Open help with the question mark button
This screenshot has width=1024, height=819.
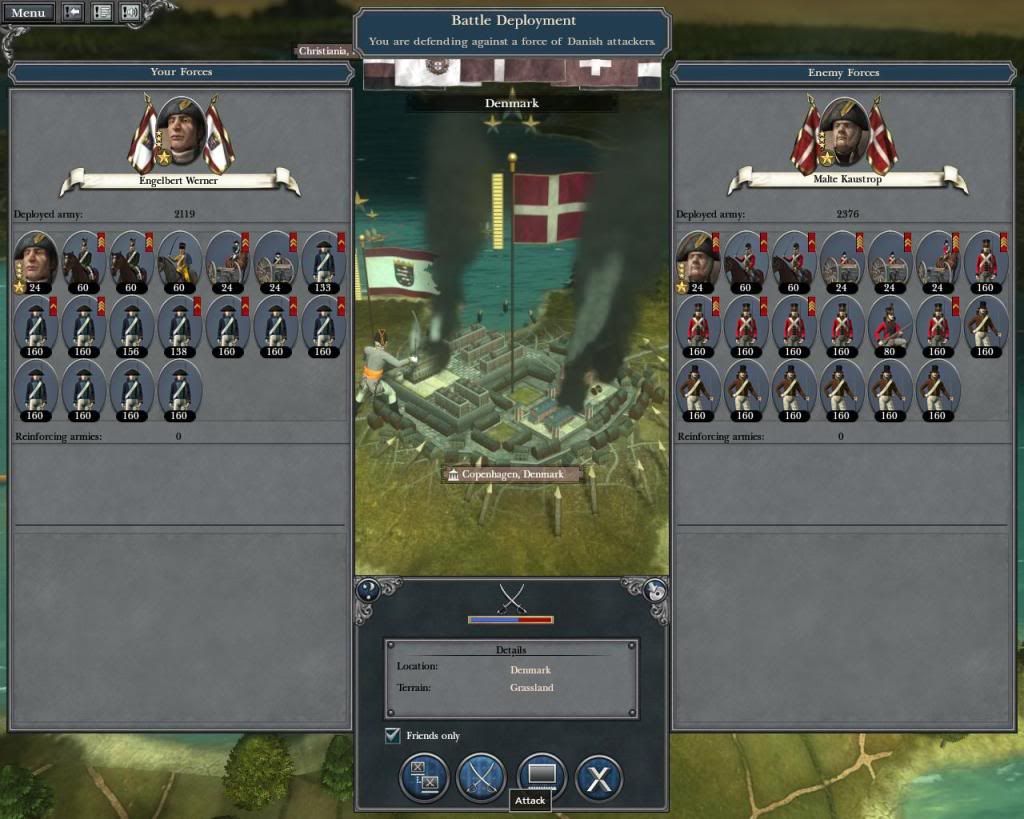tap(368, 590)
